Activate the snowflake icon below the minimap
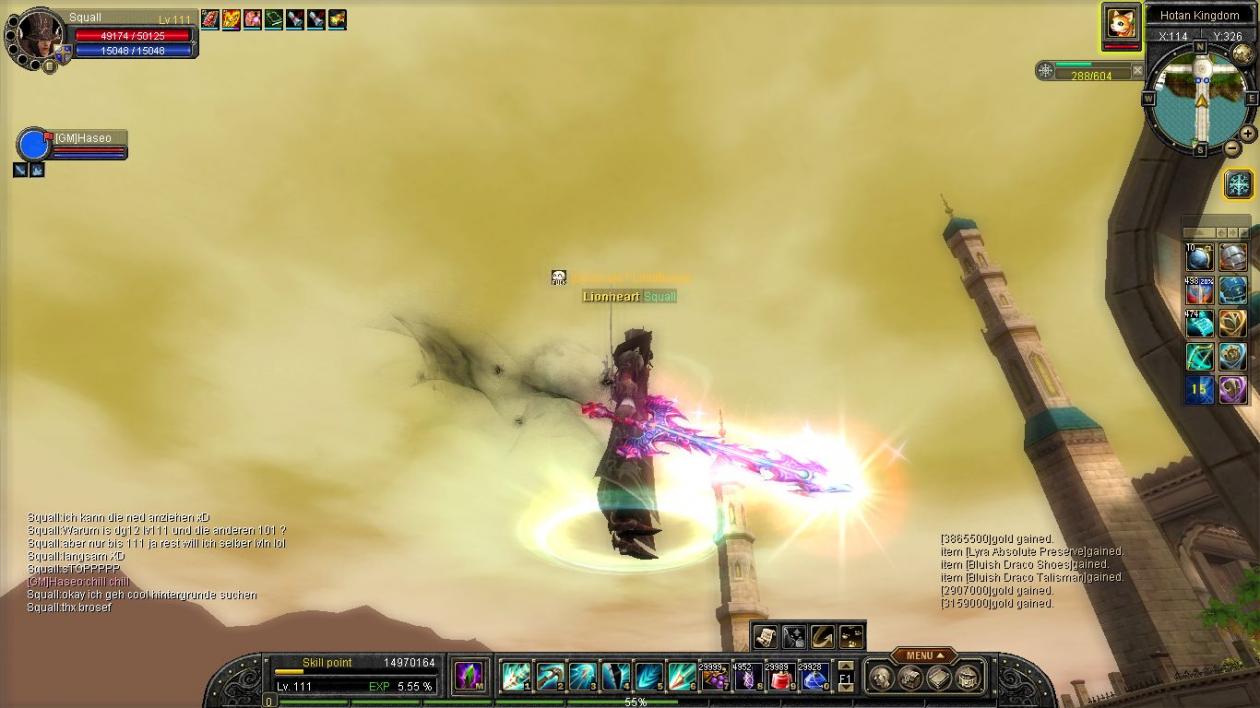This screenshot has width=1260, height=708. [1238, 184]
